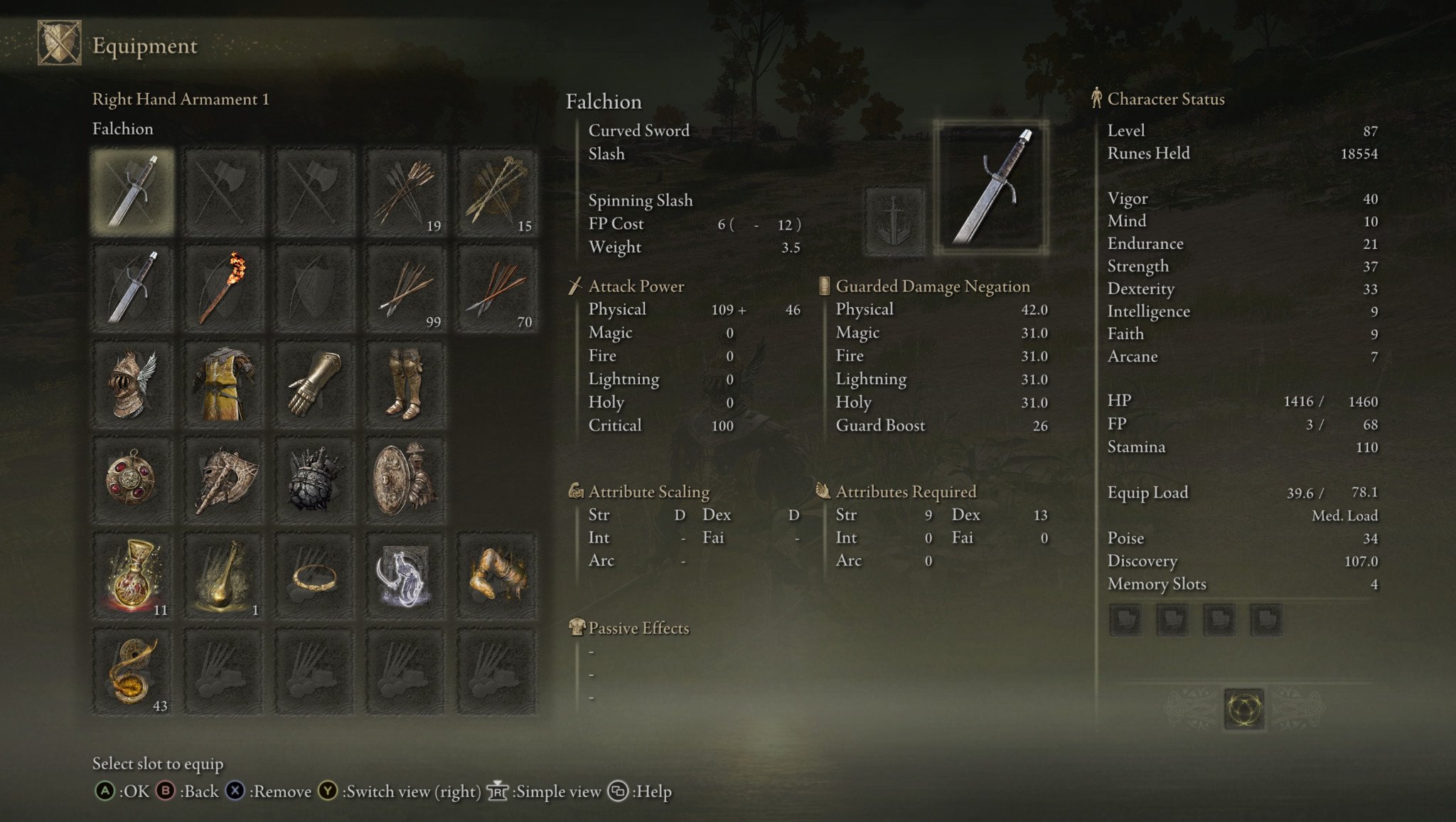Choose the axe talisman slot

click(224, 481)
